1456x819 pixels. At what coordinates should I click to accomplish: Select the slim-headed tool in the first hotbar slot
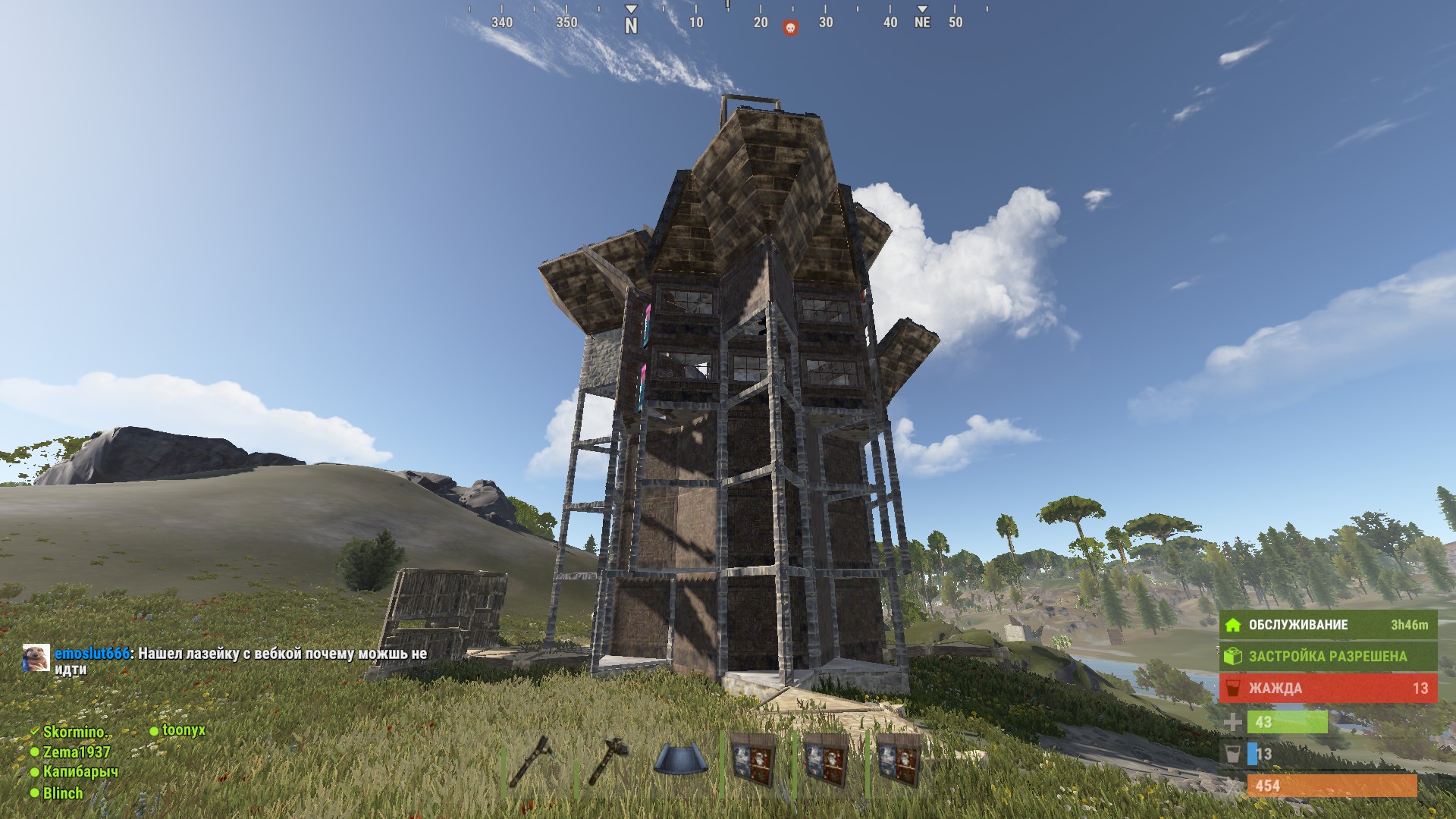[x=533, y=760]
